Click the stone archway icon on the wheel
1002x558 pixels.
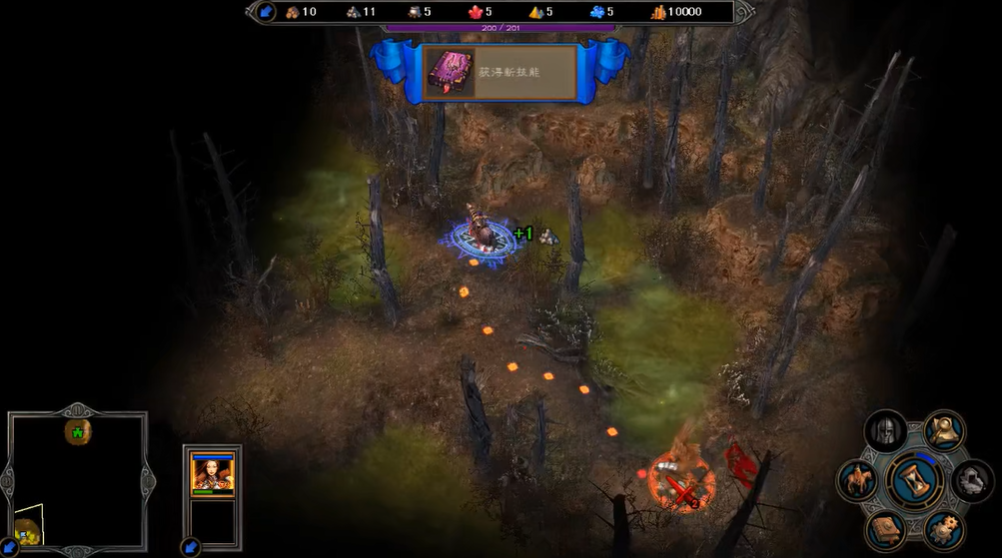[971, 481]
